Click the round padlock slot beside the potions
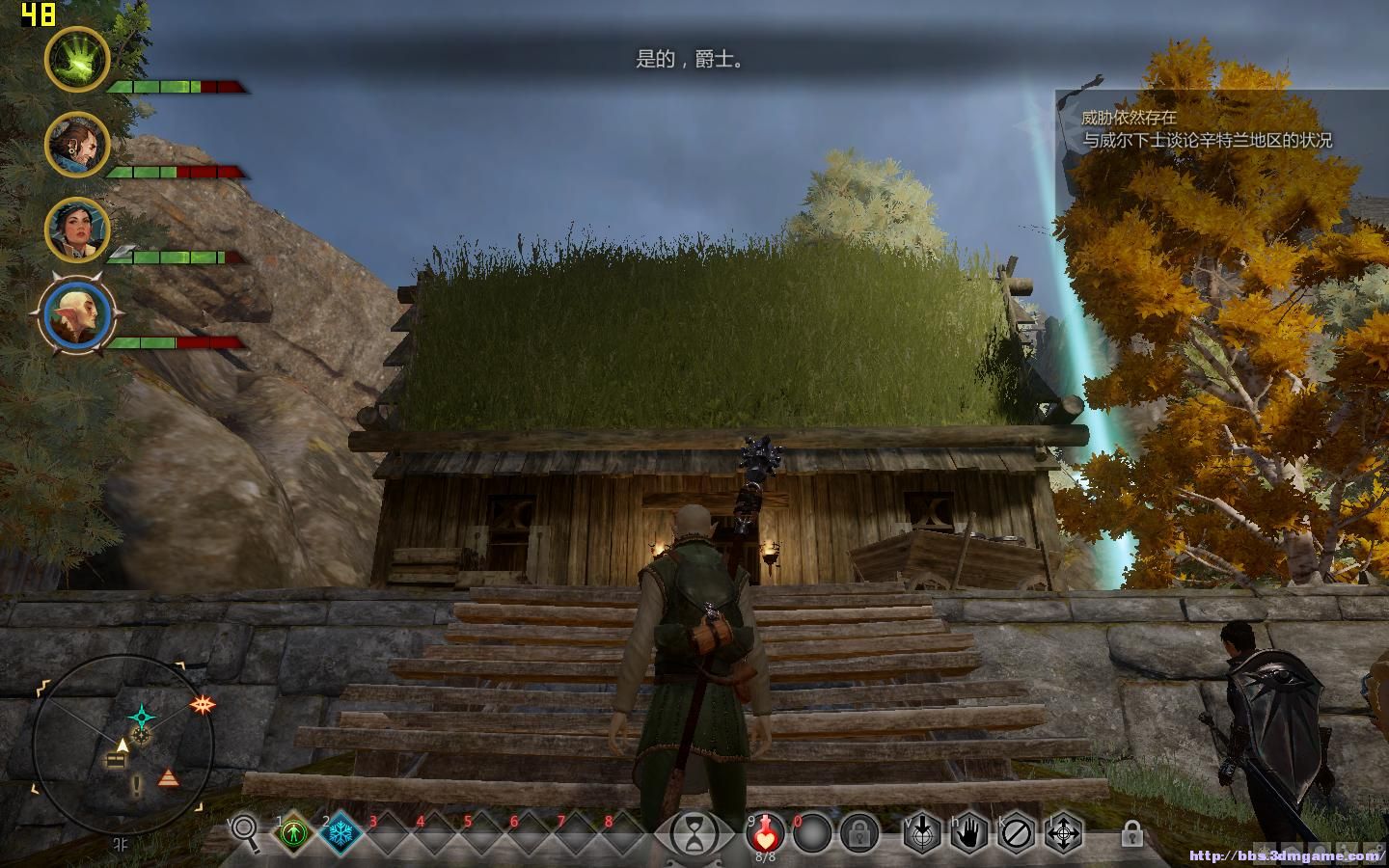This screenshot has height=868, width=1389. (858, 832)
